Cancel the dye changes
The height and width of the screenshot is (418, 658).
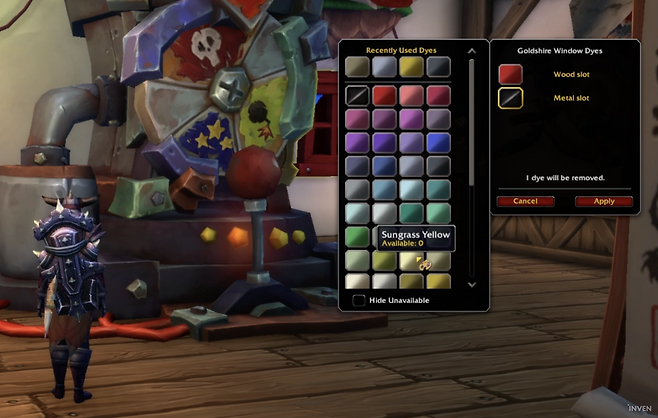[525, 201]
